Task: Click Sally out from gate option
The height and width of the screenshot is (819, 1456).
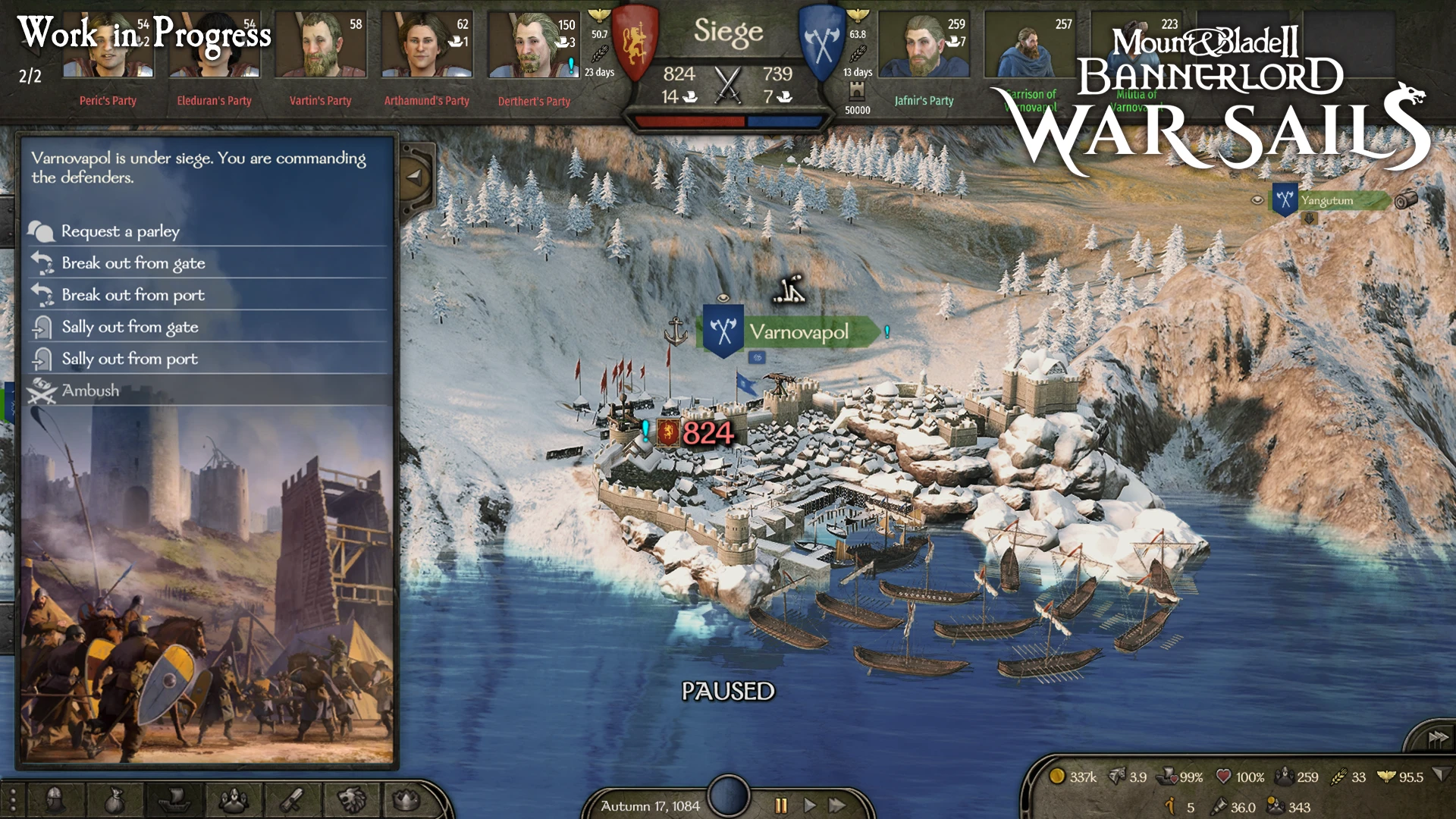Action: tap(130, 327)
